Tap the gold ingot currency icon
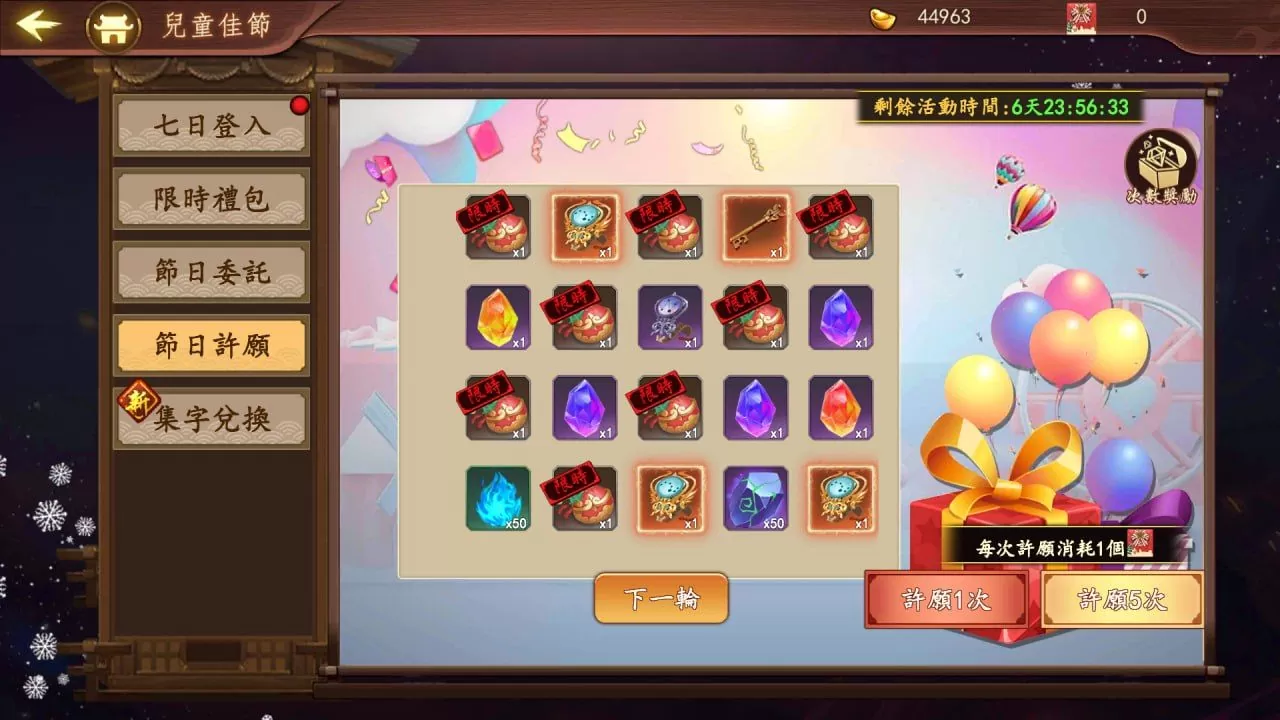The image size is (1280, 720). (883, 17)
